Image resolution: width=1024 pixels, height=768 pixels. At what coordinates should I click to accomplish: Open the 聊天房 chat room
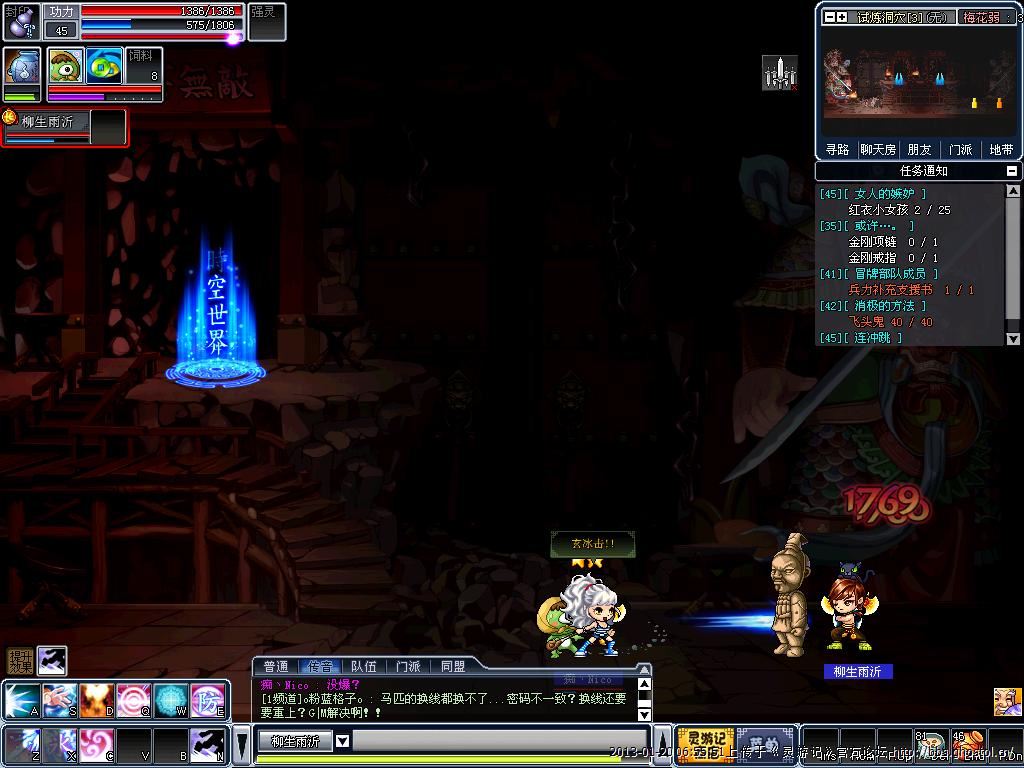coord(878,150)
